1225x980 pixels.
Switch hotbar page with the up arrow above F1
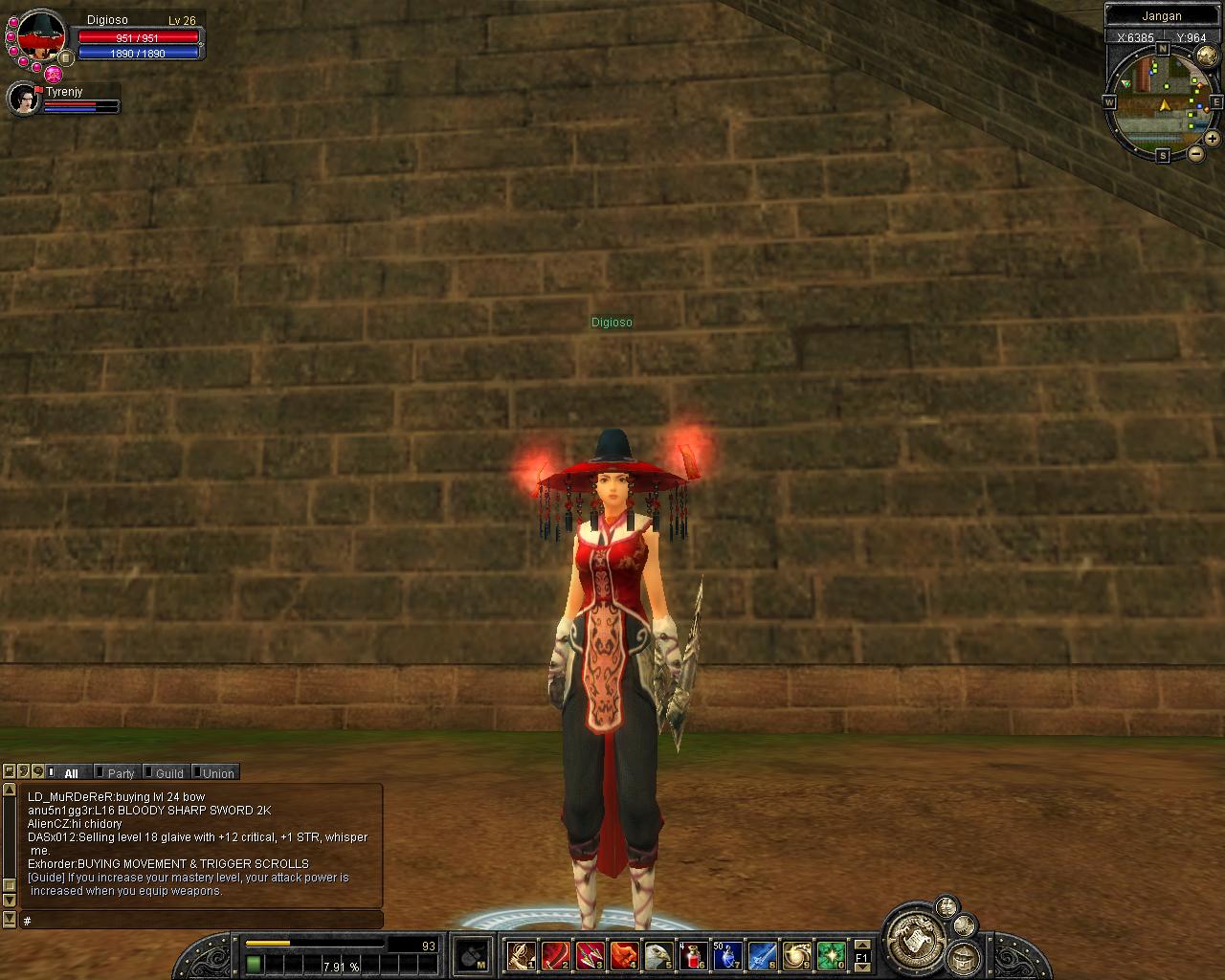861,944
